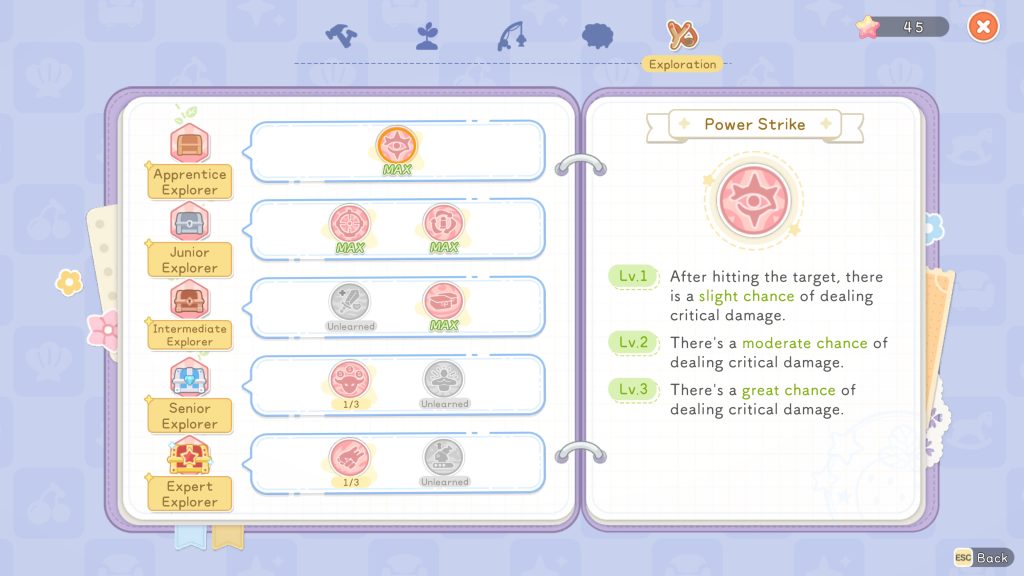
Task: Select the Power Strike eye skill
Action: (x=396, y=145)
